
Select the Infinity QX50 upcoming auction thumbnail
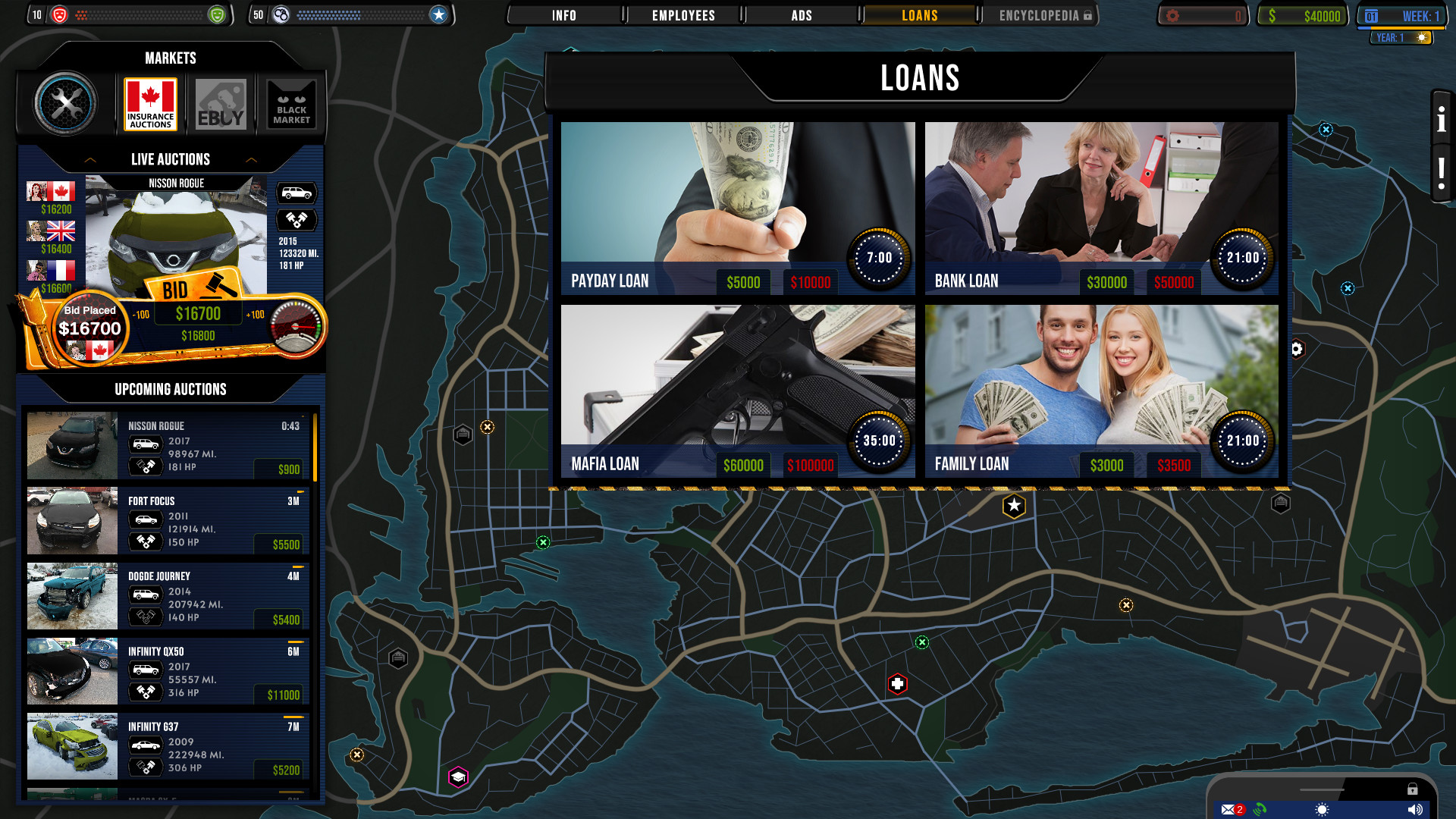(71, 671)
